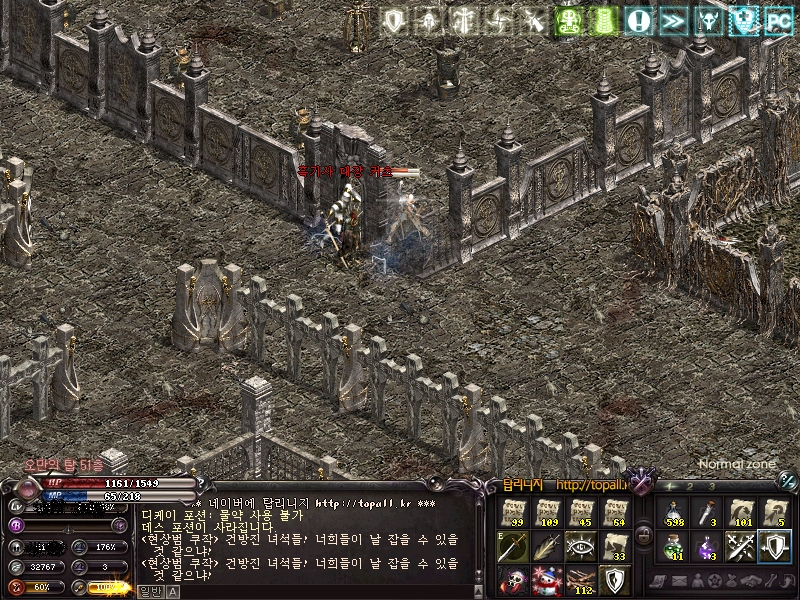Use the firewood stack of 112

[581, 580]
